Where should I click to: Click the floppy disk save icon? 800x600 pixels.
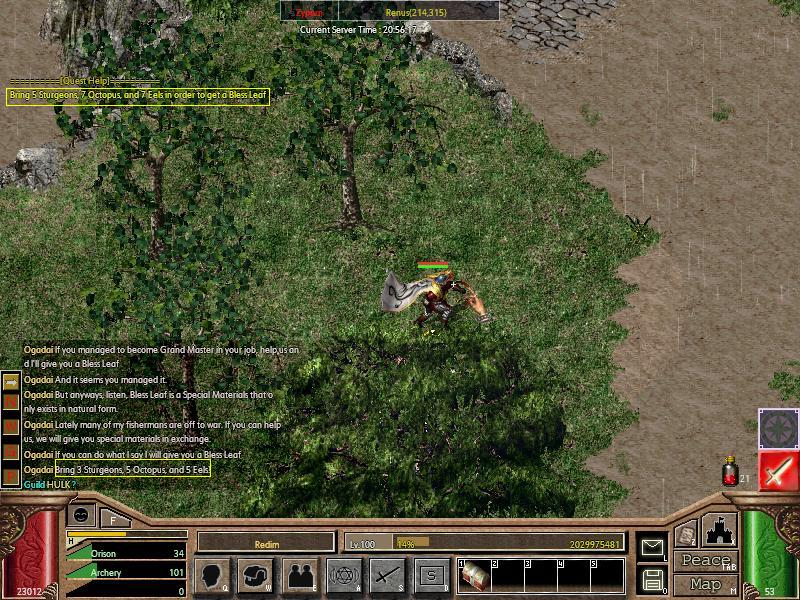point(651,579)
